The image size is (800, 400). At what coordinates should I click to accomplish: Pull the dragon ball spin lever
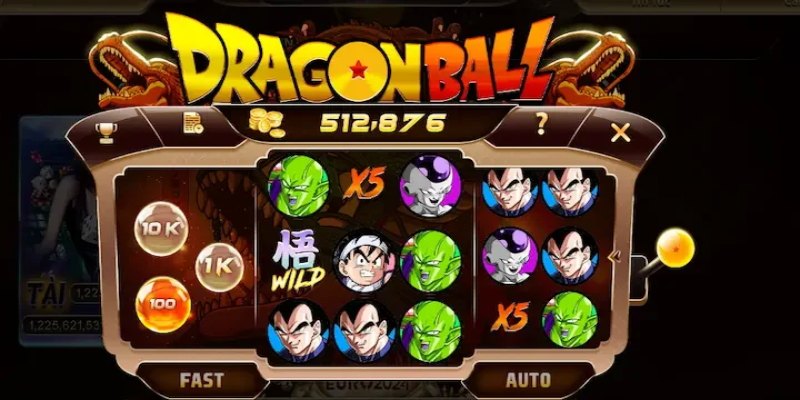676,246
